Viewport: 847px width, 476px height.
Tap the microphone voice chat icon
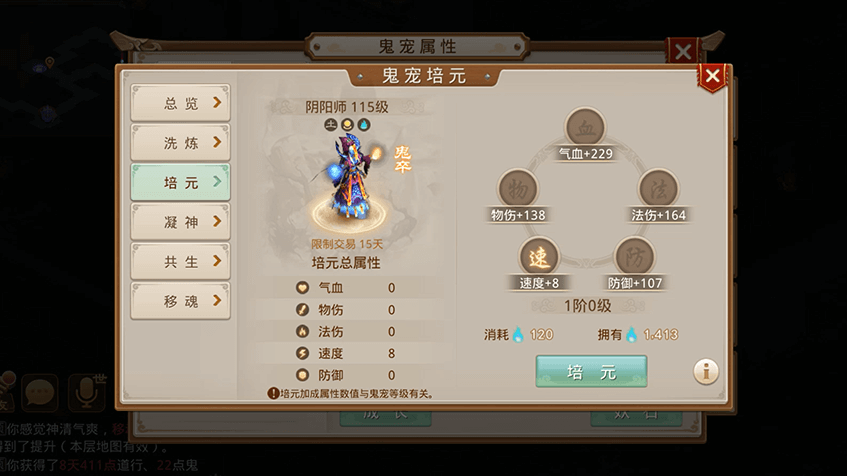click(x=87, y=394)
